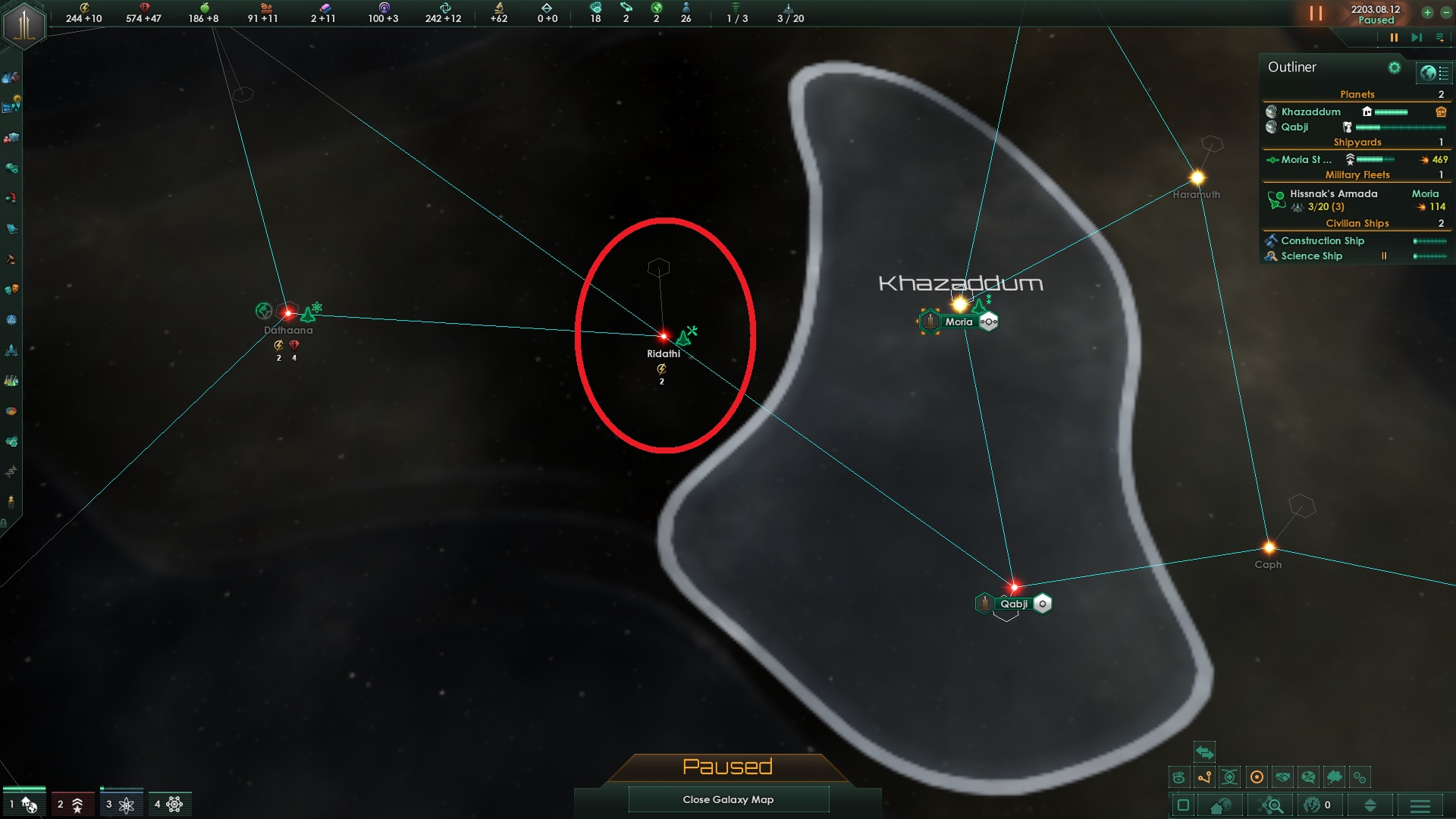Image resolution: width=1456 pixels, height=819 pixels.
Task: Collapse the Civilian Ships Outliner section
Action: coord(1358,223)
